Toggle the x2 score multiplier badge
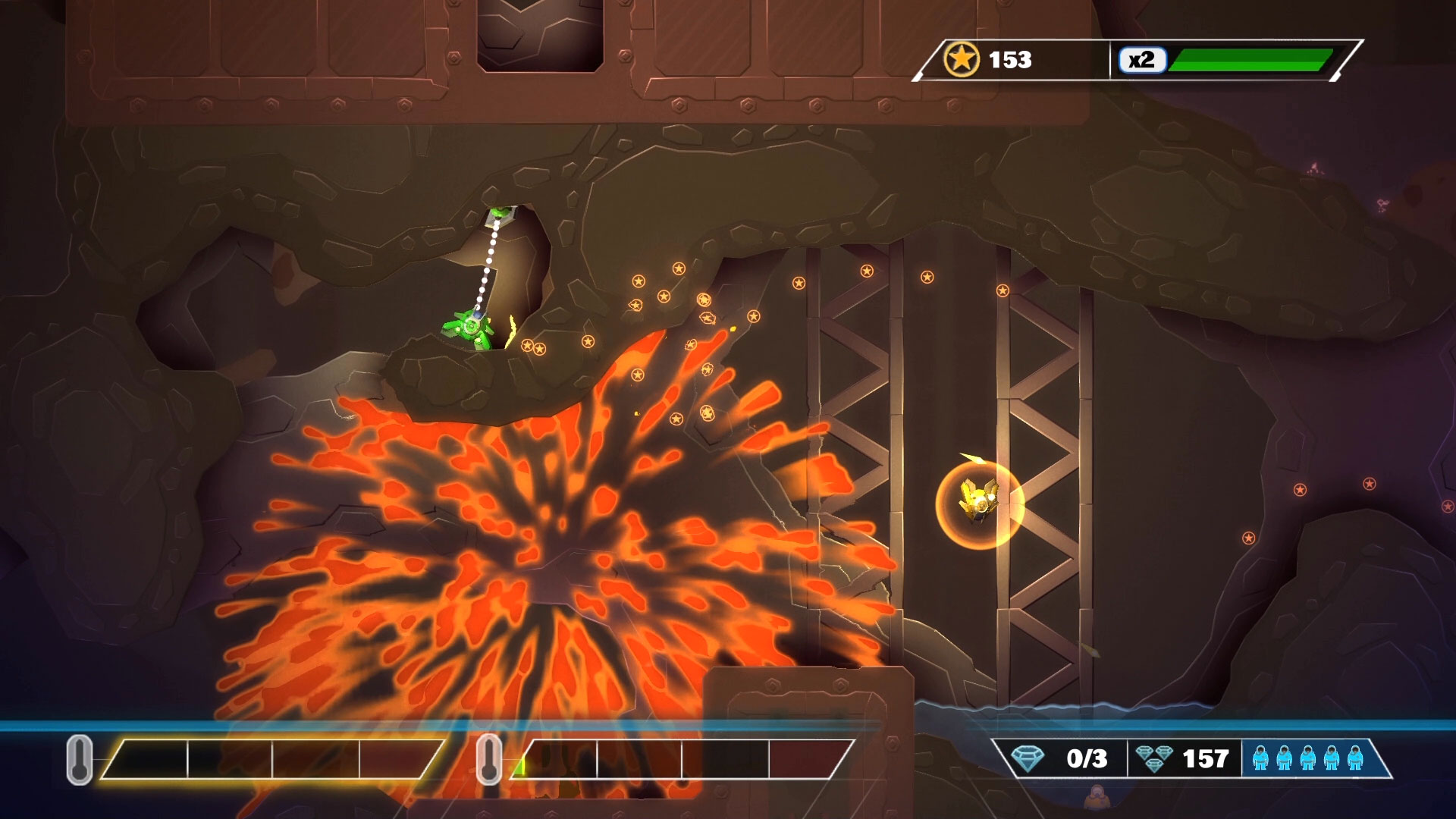Image resolution: width=1456 pixels, height=819 pixels. (x=1144, y=58)
